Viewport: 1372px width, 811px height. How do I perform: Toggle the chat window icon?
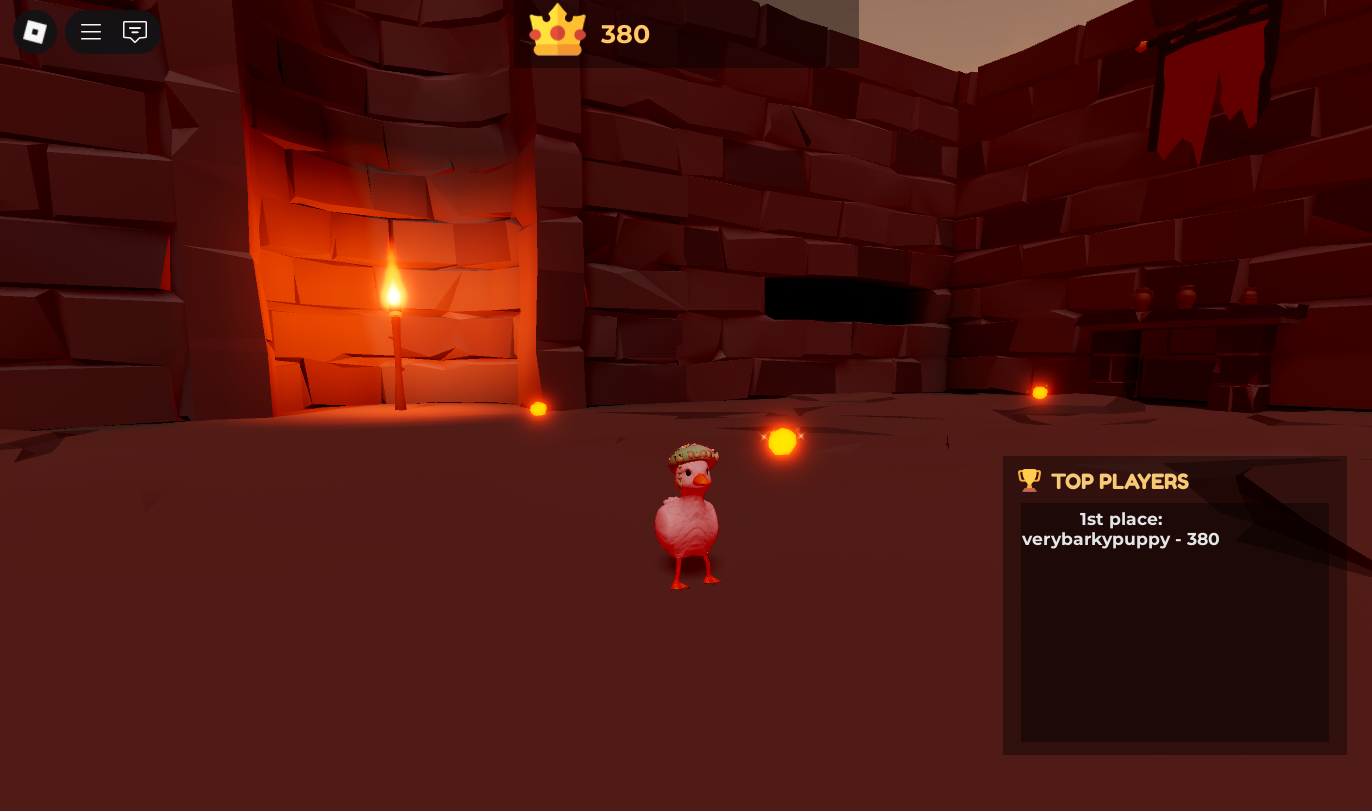[135, 32]
